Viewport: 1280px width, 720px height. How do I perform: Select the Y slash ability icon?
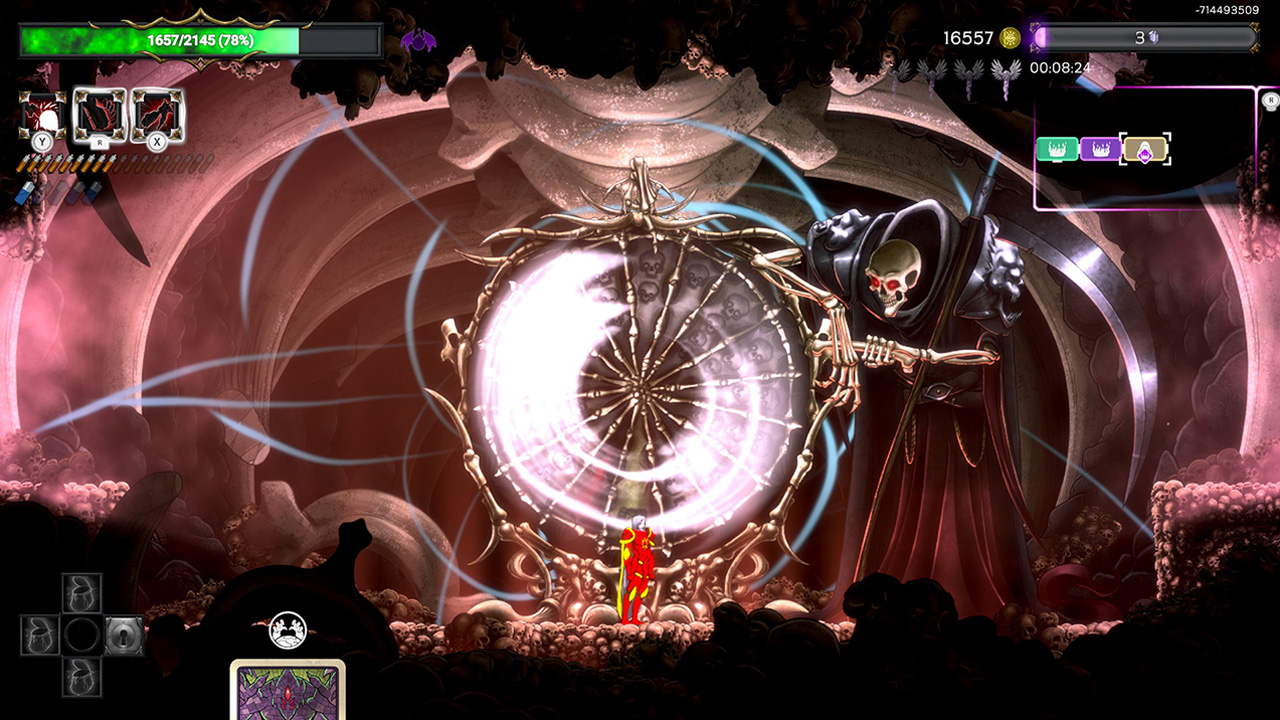tap(40, 113)
